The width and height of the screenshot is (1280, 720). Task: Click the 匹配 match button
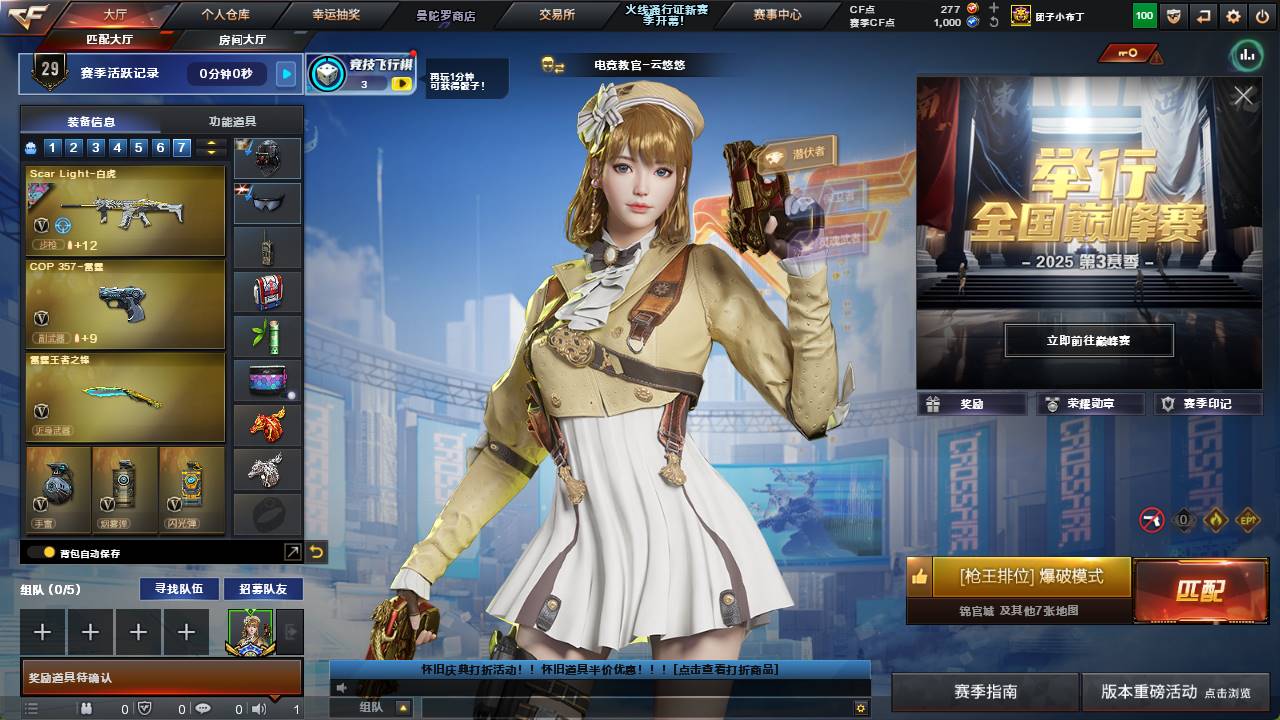click(x=1200, y=590)
